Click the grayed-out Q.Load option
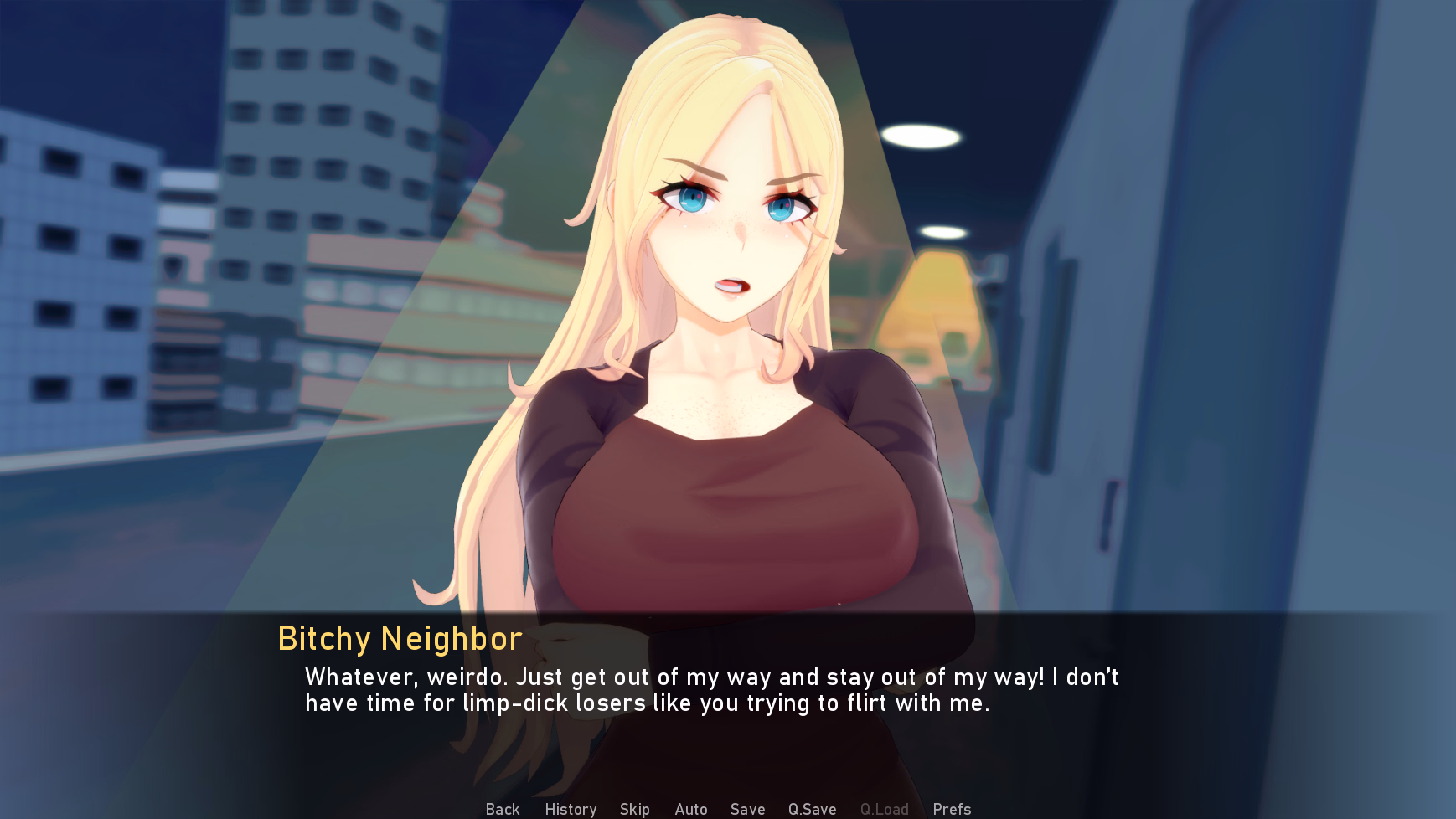1456x819 pixels. [x=885, y=809]
